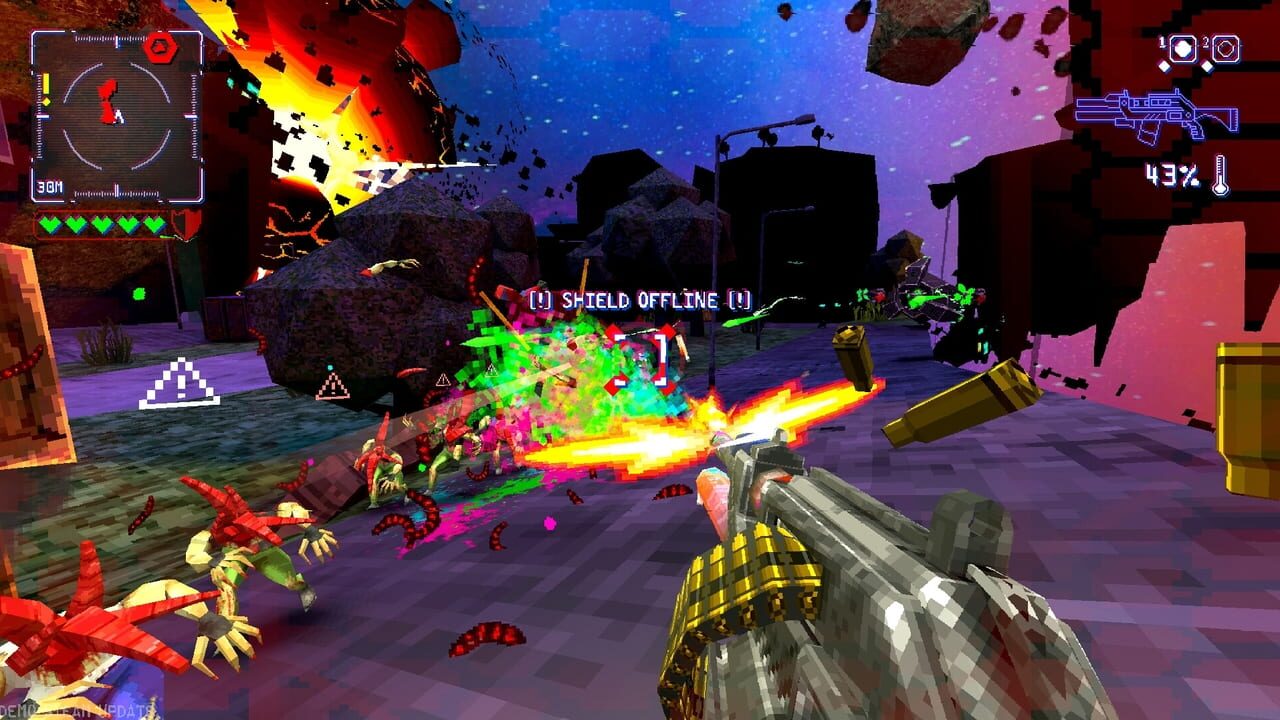This screenshot has width=1280, height=720.
Task: Select the 30M distance tab on minimap
Action: tap(49, 186)
